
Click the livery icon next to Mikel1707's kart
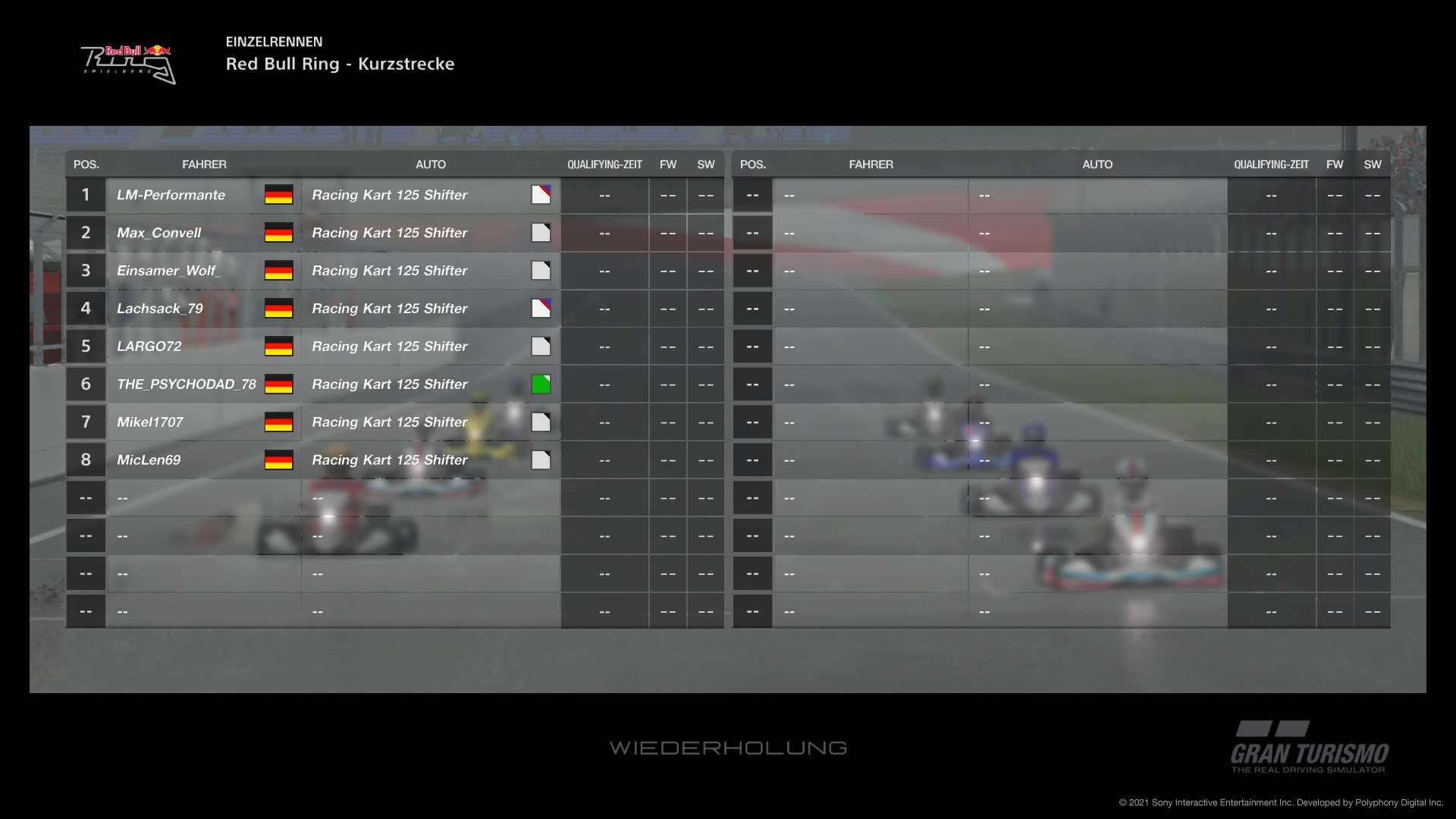click(x=541, y=422)
